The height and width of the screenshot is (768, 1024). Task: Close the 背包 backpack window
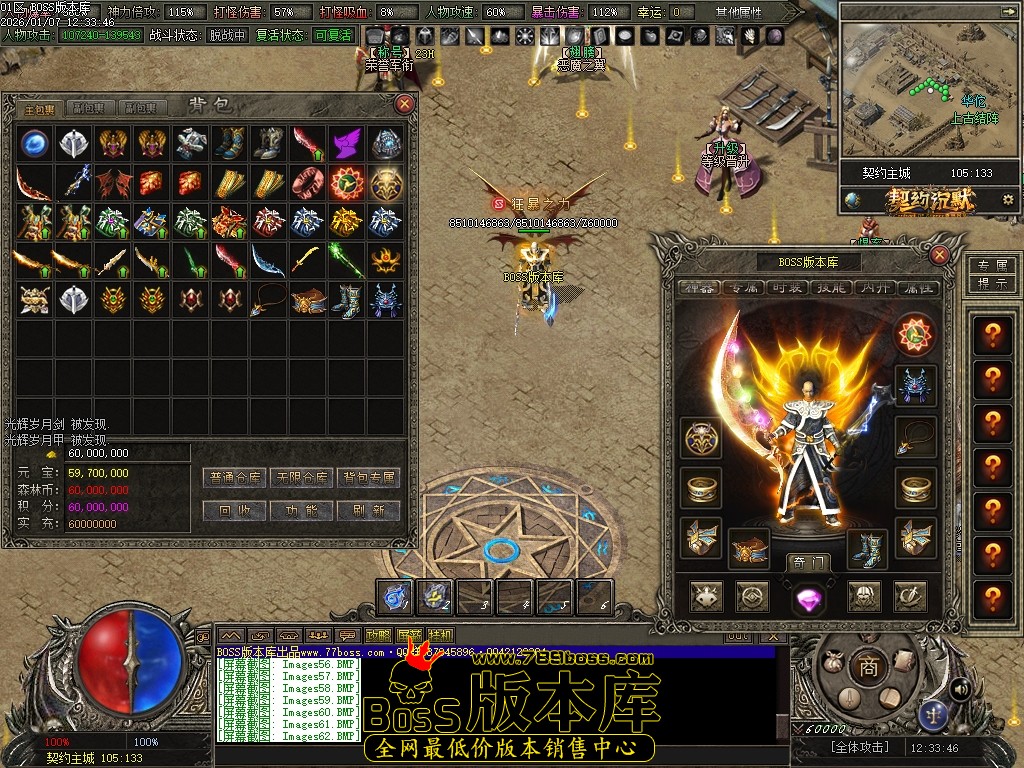pos(404,103)
